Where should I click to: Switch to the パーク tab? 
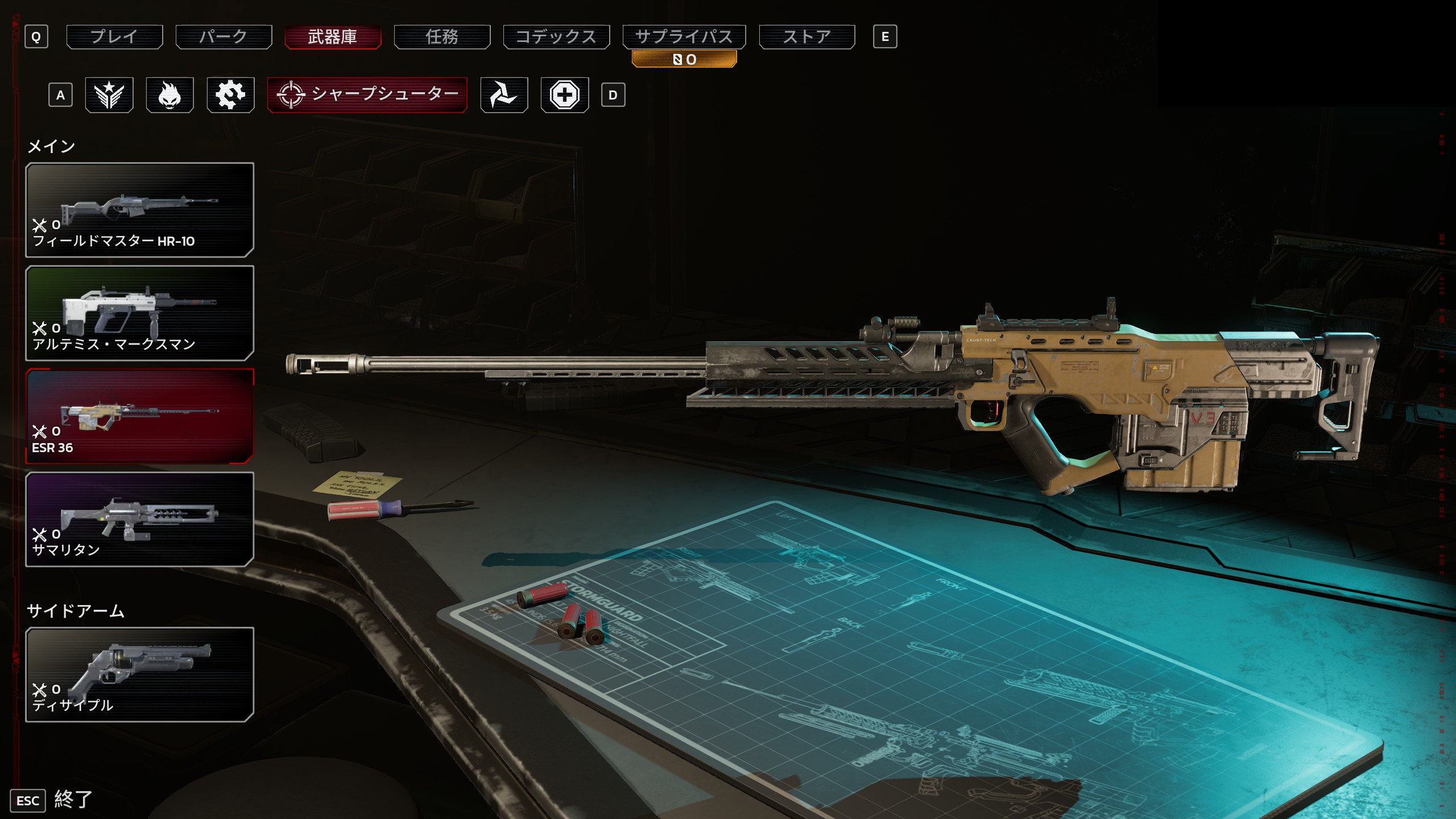point(224,37)
